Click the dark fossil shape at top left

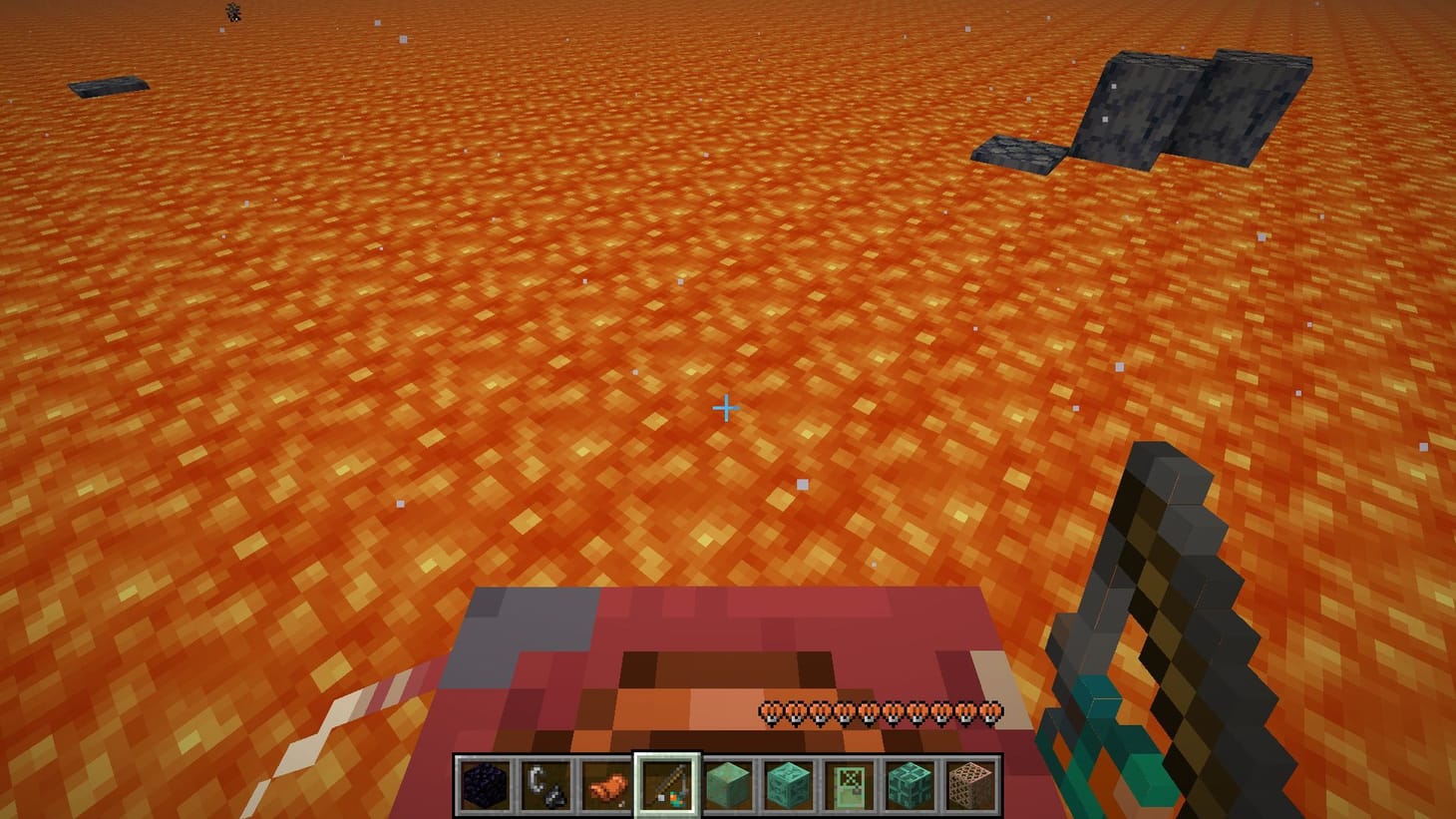click(x=231, y=12)
